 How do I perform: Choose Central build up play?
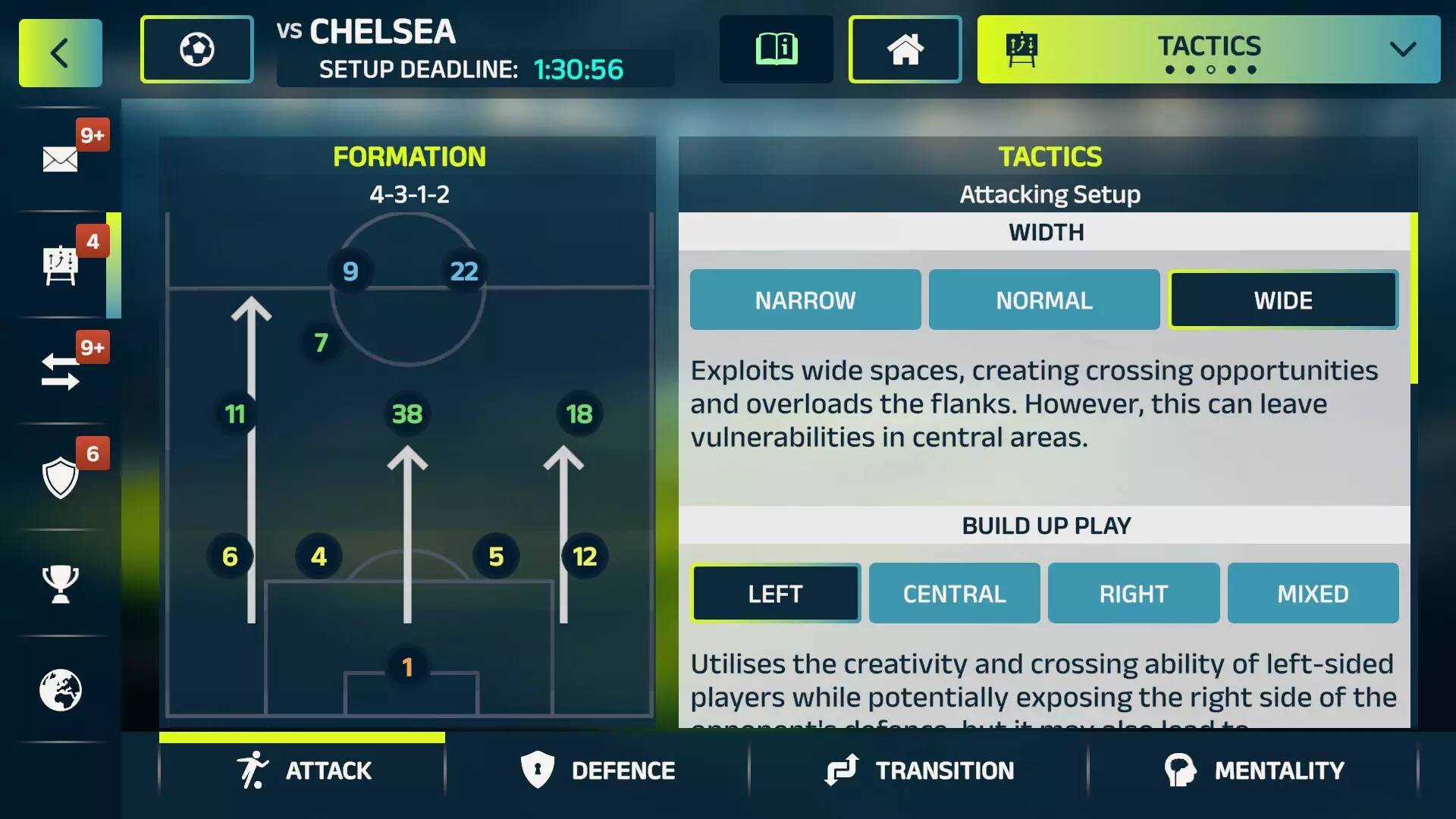[954, 593]
